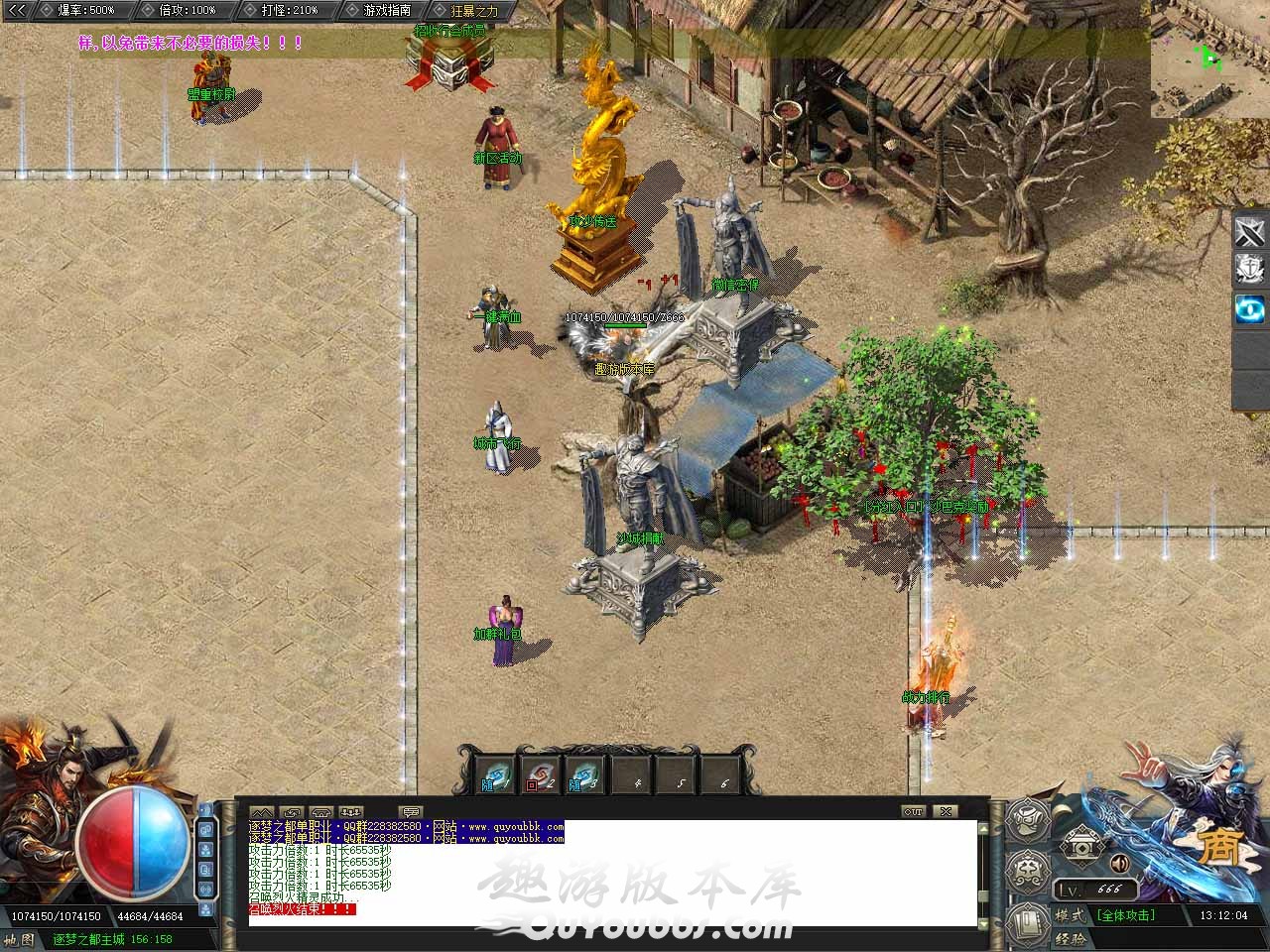Click the speech bubble chat channel button
This screenshot has height=952, width=1270.
pyautogui.click(x=410, y=812)
